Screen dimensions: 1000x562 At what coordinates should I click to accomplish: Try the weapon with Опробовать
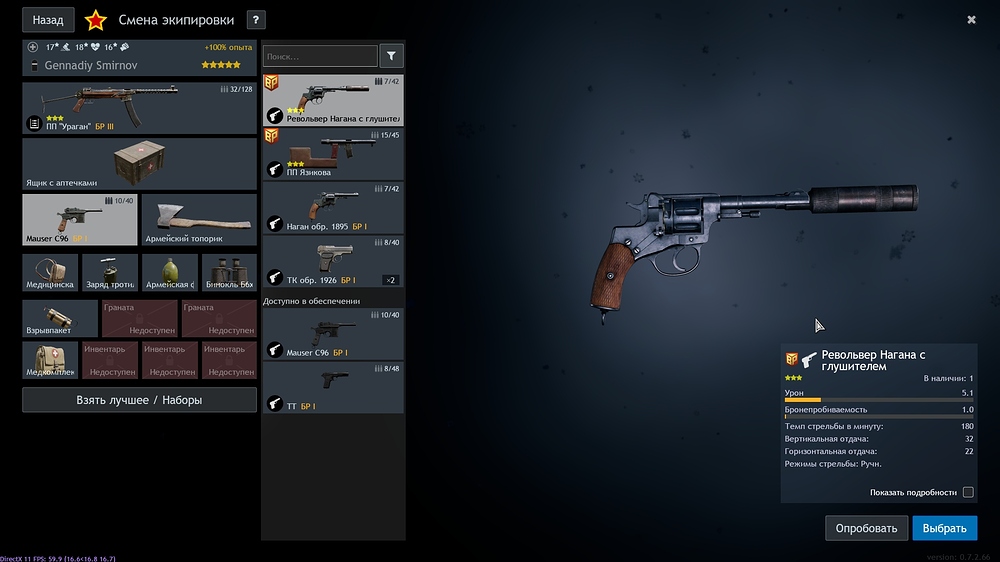867,528
